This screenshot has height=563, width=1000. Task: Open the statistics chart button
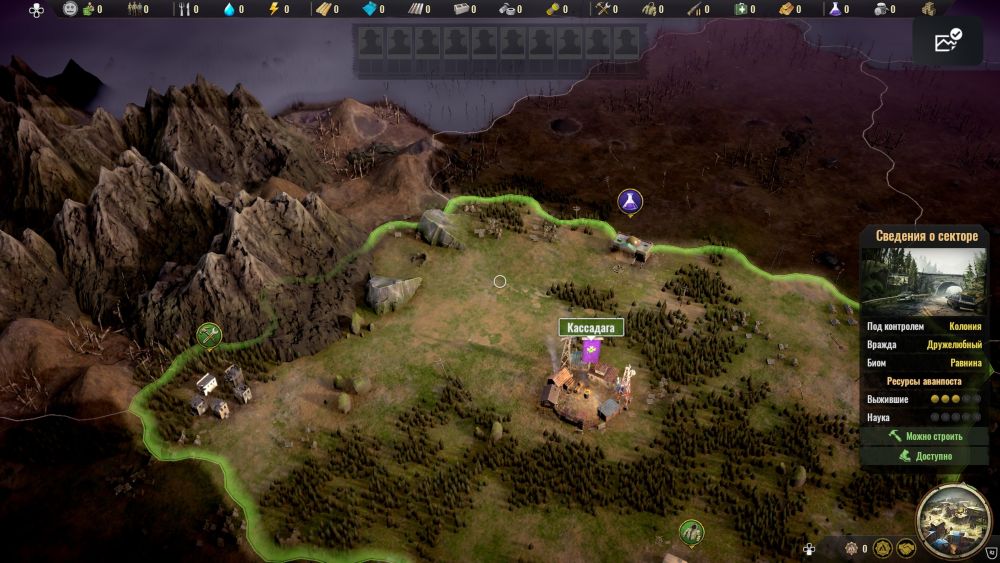[x=947, y=41]
